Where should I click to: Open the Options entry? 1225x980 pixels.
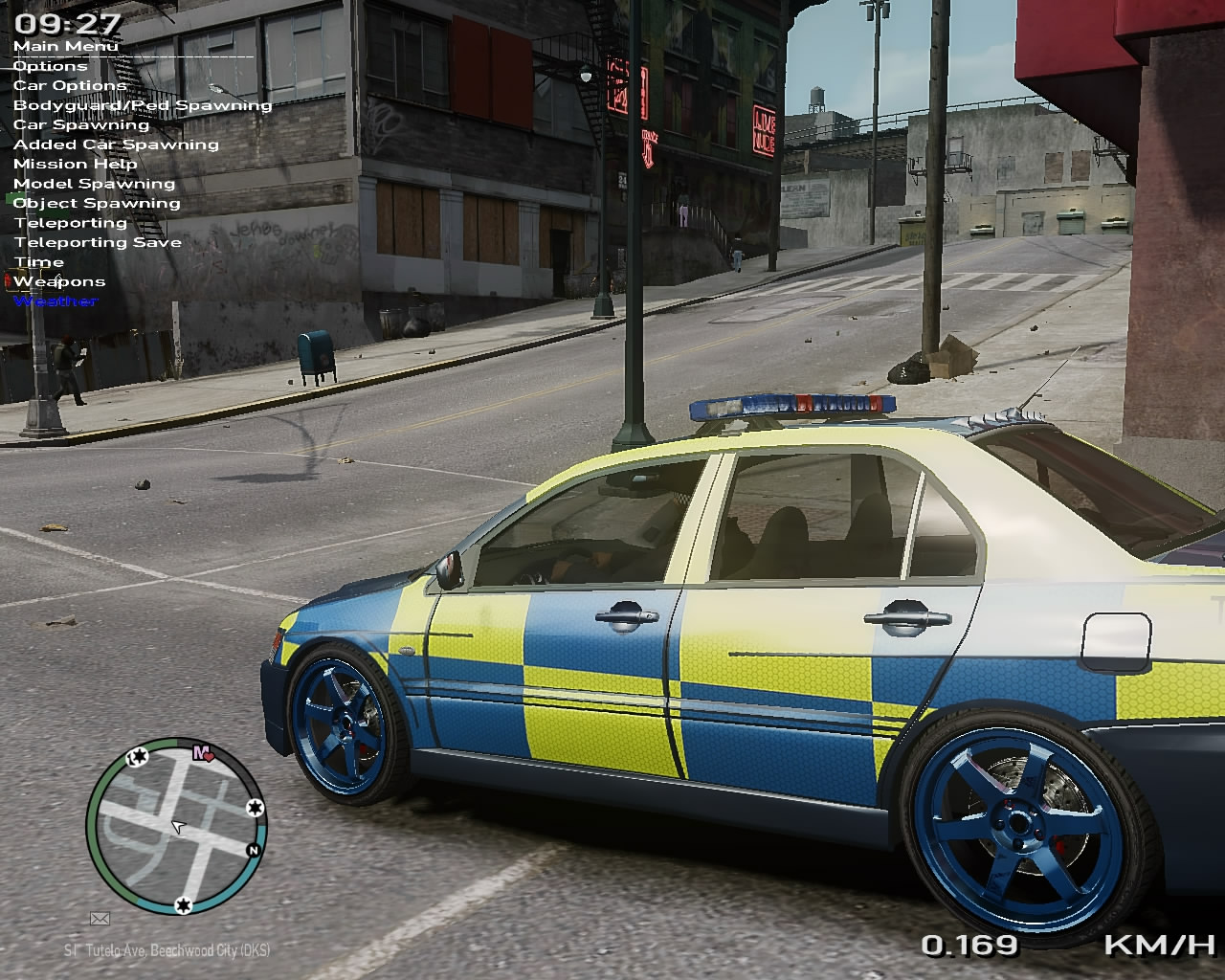click(x=50, y=66)
